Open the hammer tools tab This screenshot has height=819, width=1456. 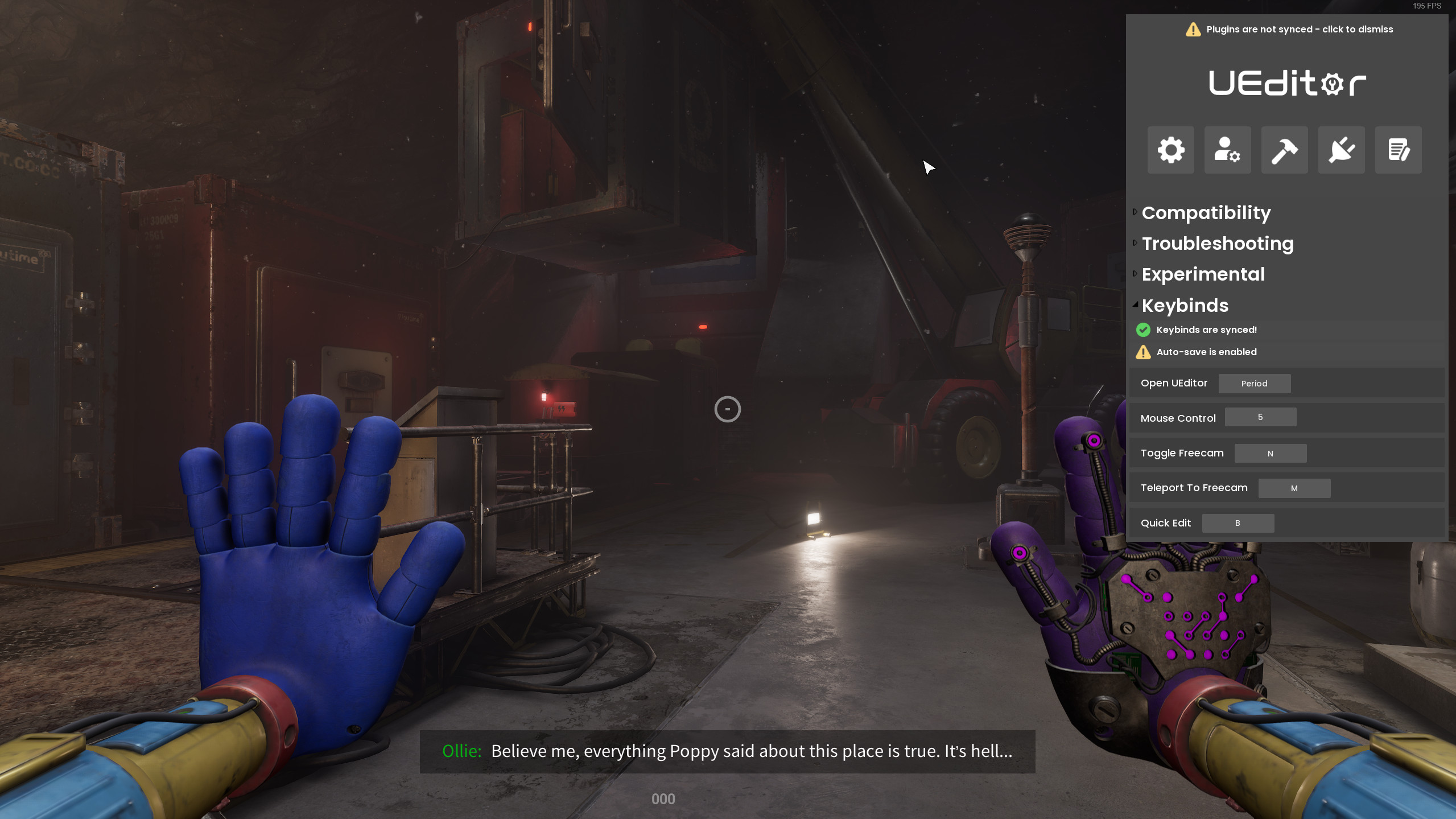click(1284, 150)
